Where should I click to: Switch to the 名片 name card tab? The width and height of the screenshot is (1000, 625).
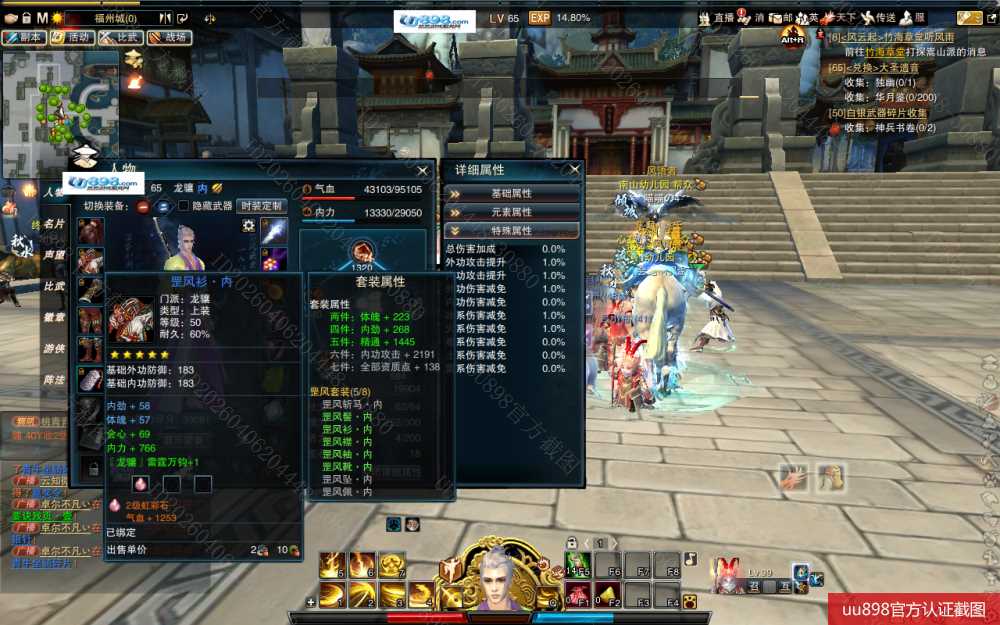coord(53,224)
